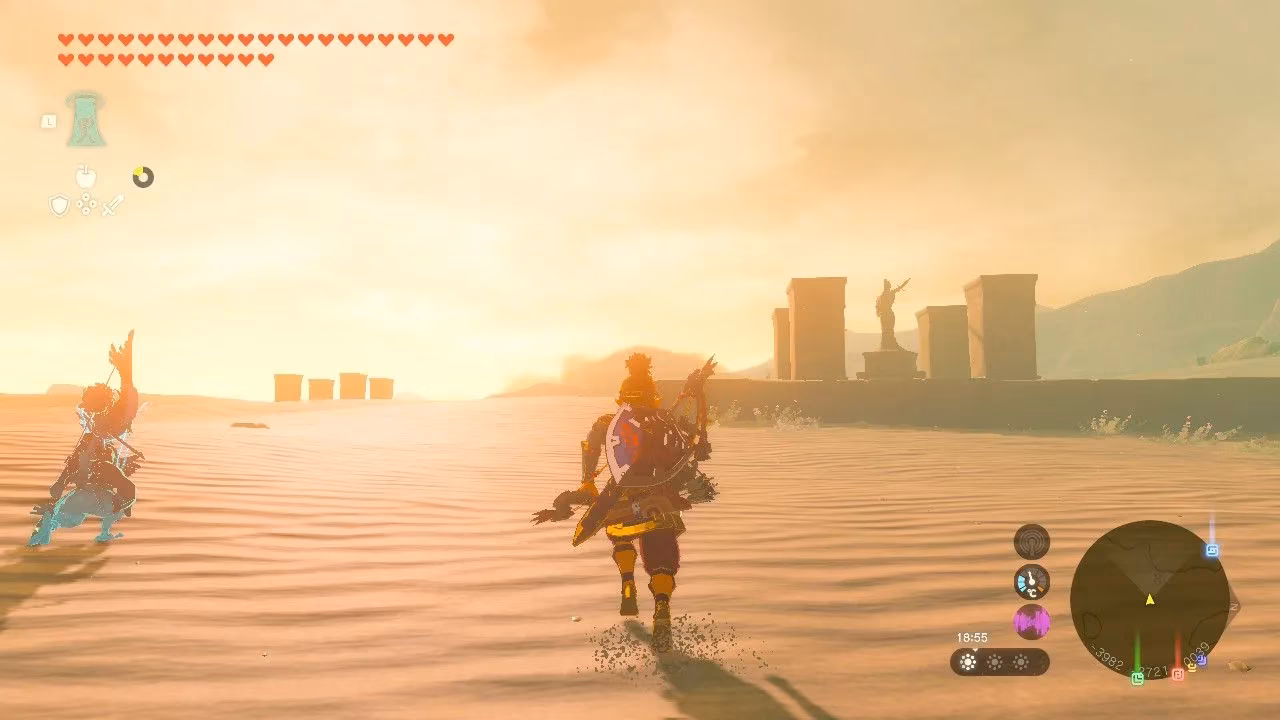Click the yellow player arrow on the minimap
The height and width of the screenshot is (720, 1280).
[x=1148, y=599]
